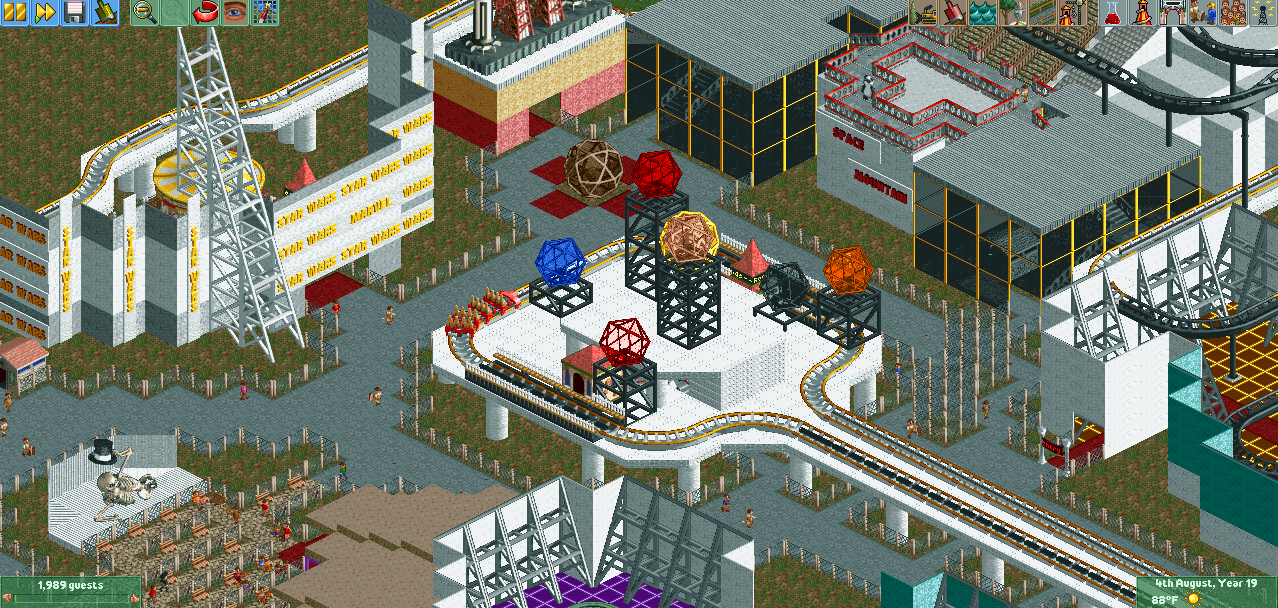Choose the land shovel tool
This screenshot has height=608, width=1278.
point(955,13)
